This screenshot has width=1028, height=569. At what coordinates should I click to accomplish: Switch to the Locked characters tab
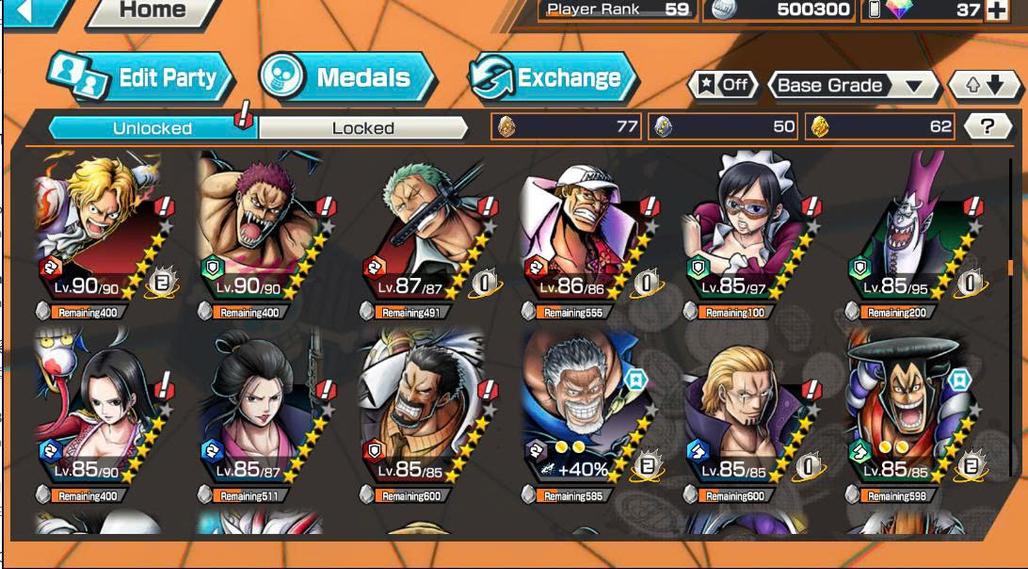pyautogui.click(x=363, y=128)
